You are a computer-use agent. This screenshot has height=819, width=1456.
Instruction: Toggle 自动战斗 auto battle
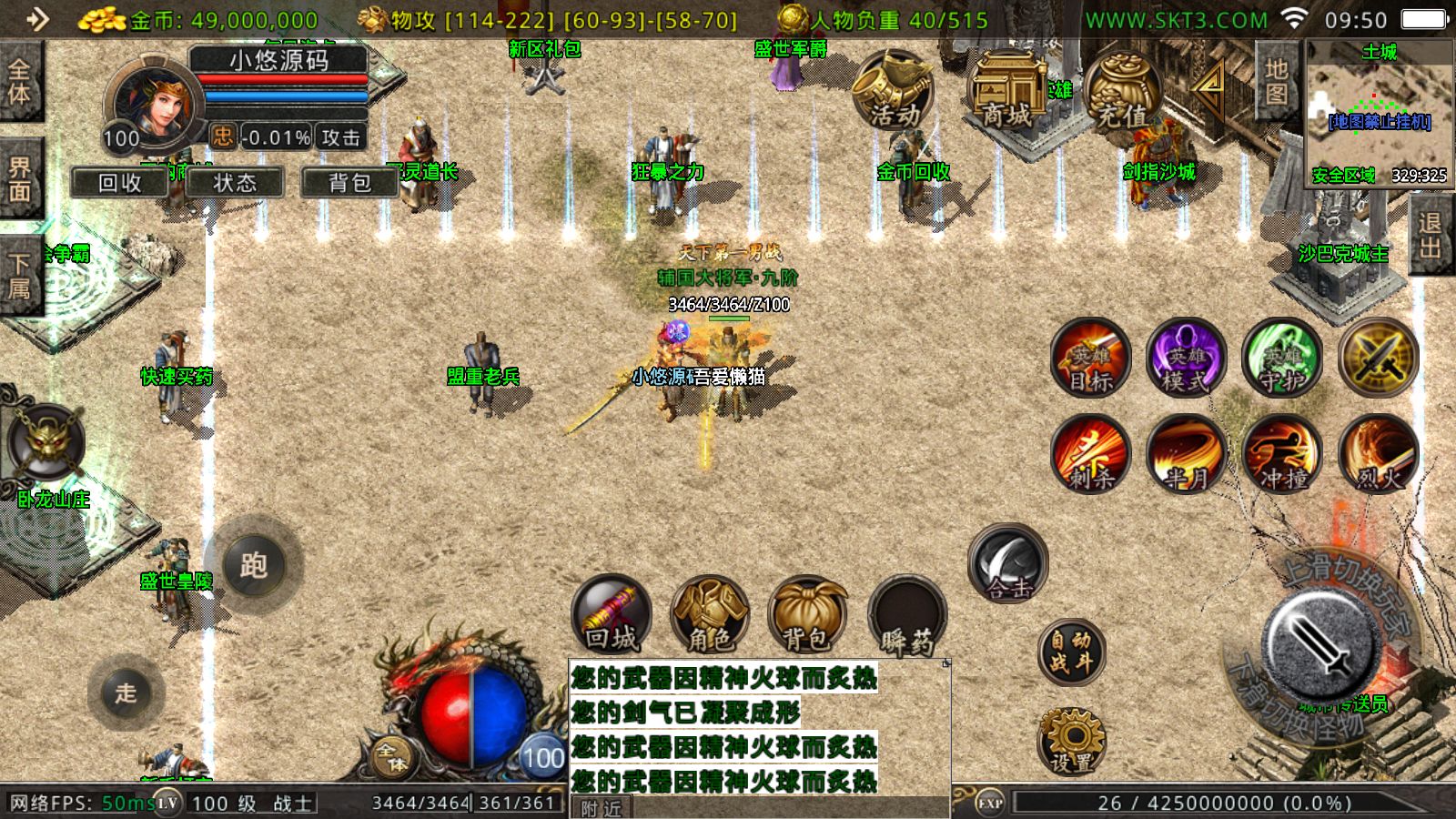pyautogui.click(x=1071, y=652)
